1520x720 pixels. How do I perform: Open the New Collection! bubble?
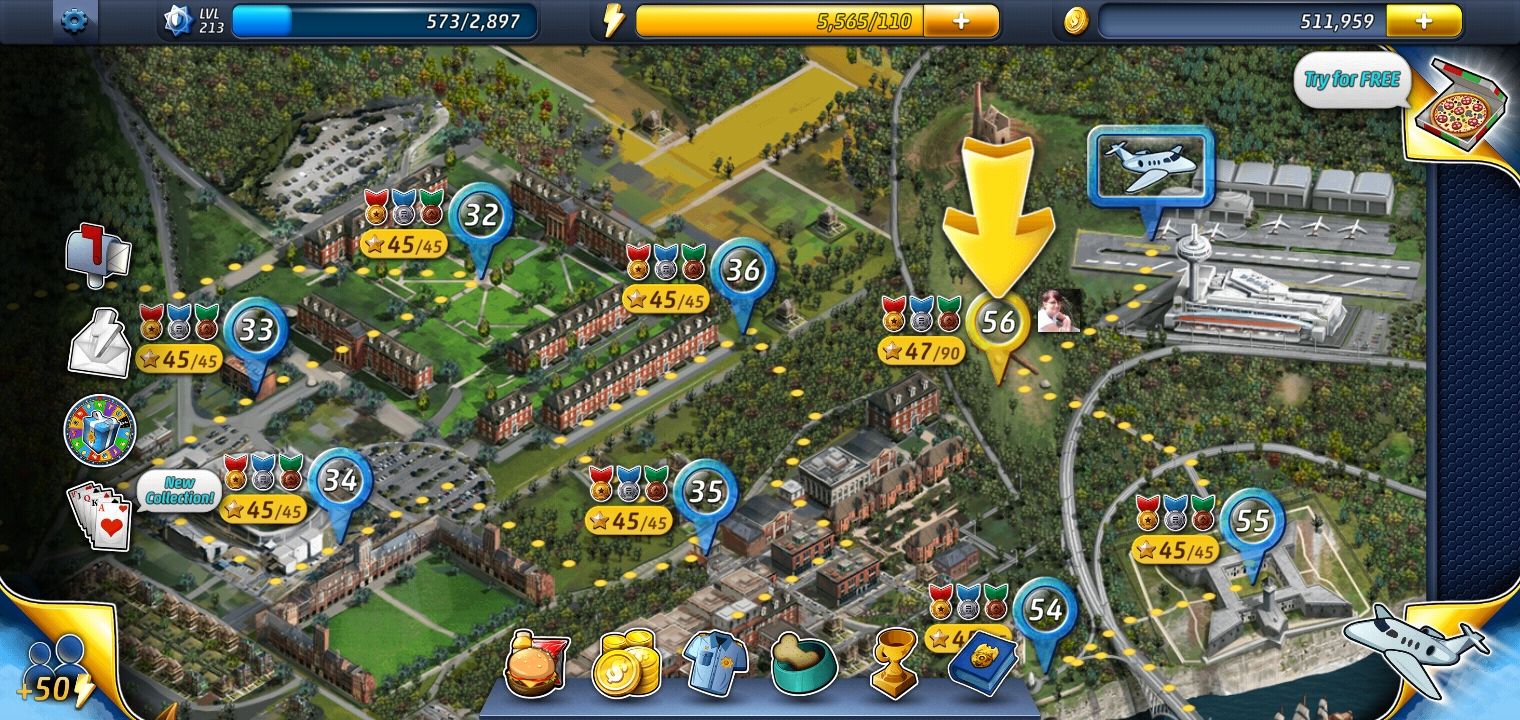point(180,488)
